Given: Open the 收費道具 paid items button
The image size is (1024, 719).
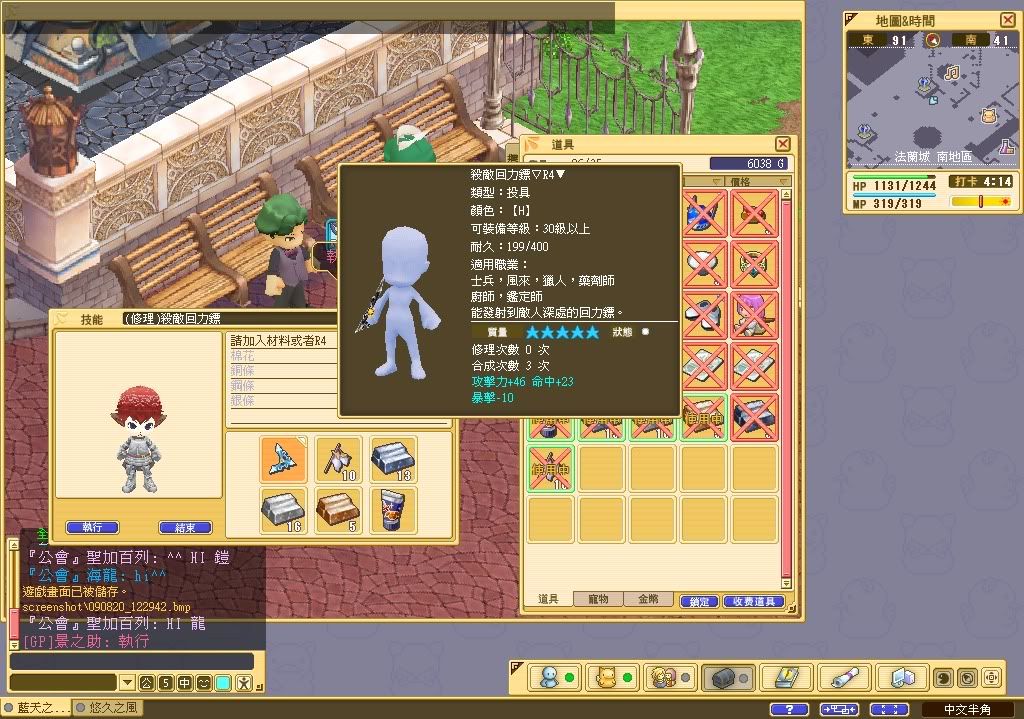Looking at the screenshot, I should pyautogui.click(x=752, y=601).
